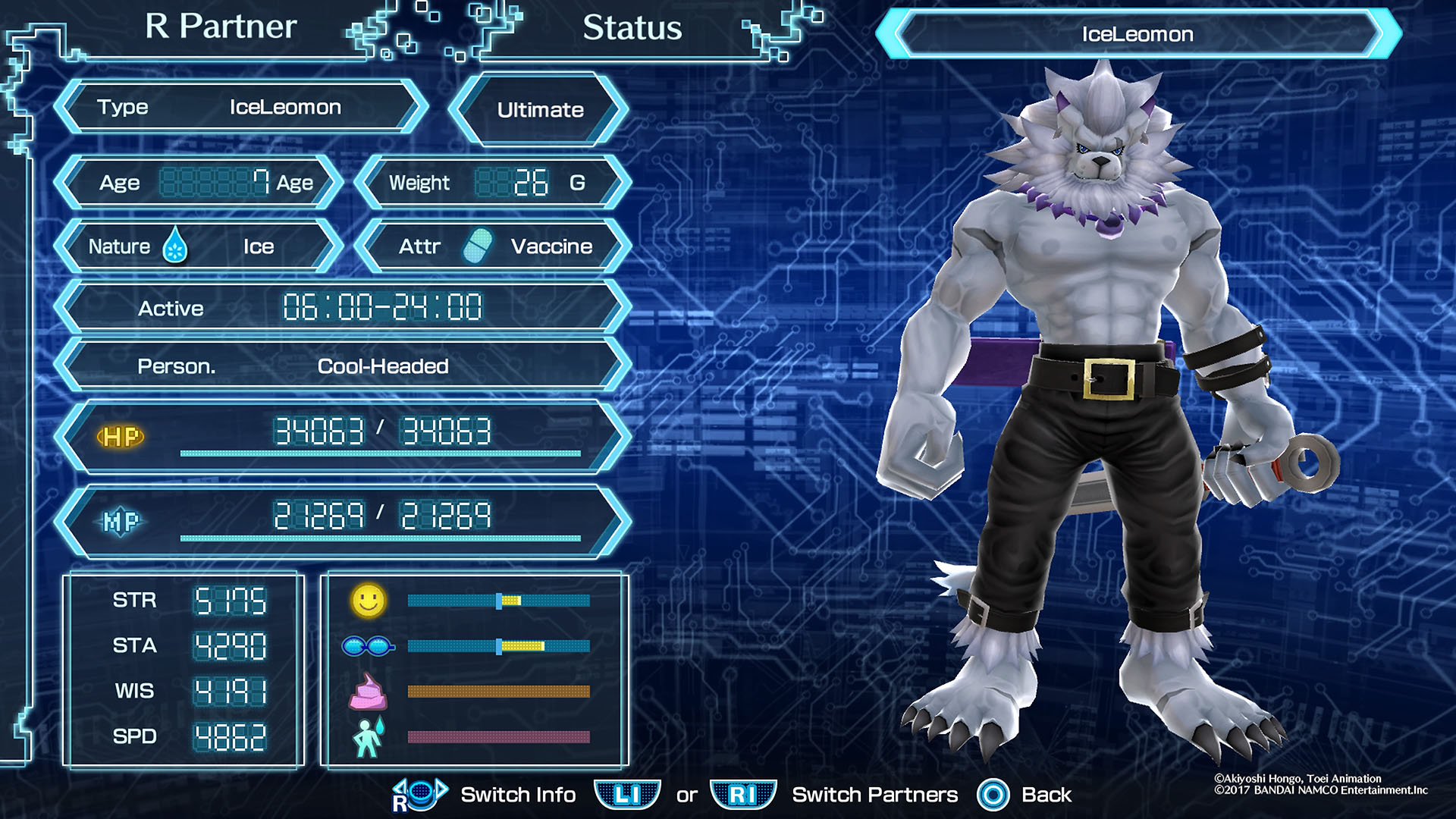Click the IceLeomon name banner

click(1137, 34)
